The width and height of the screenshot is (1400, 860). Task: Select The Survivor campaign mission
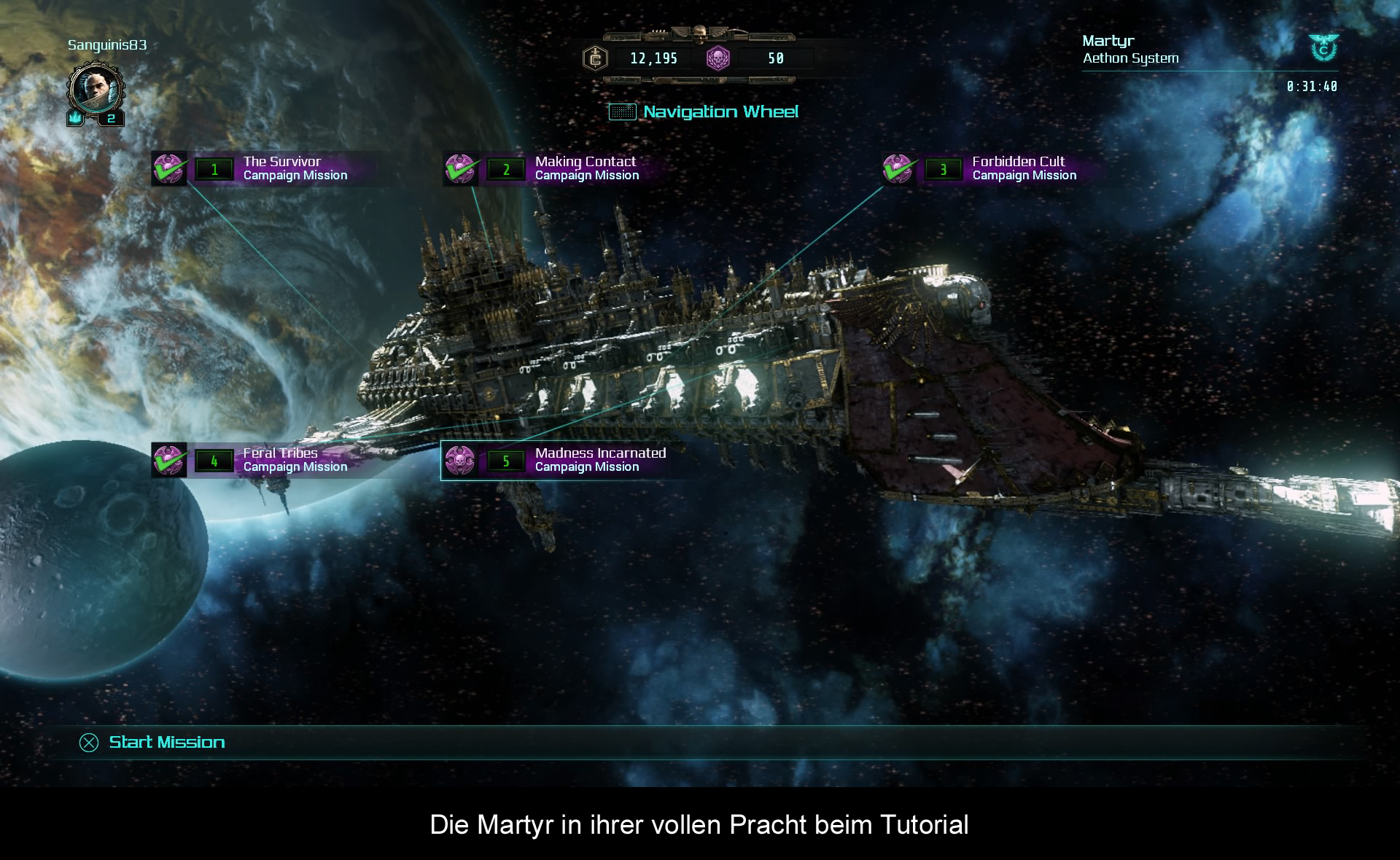[281, 168]
